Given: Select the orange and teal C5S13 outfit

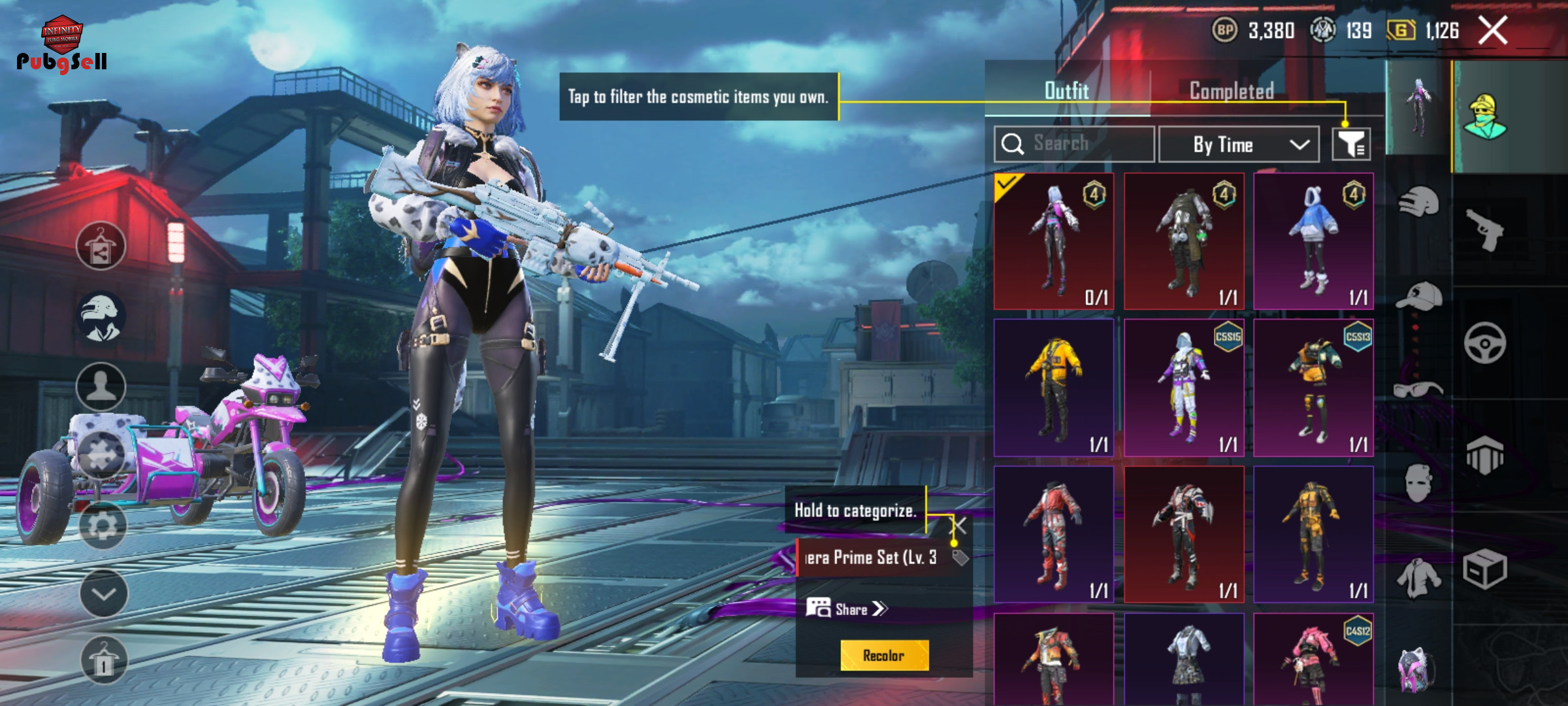Looking at the screenshot, I should 1313,388.
